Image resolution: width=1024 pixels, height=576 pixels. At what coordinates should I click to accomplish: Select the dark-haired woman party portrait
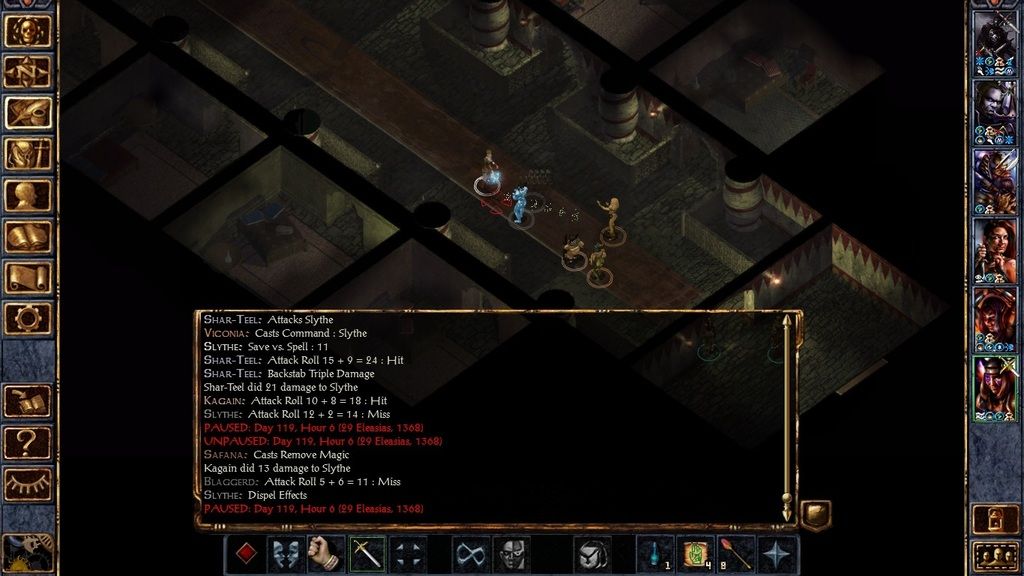click(x=995, y=250)
